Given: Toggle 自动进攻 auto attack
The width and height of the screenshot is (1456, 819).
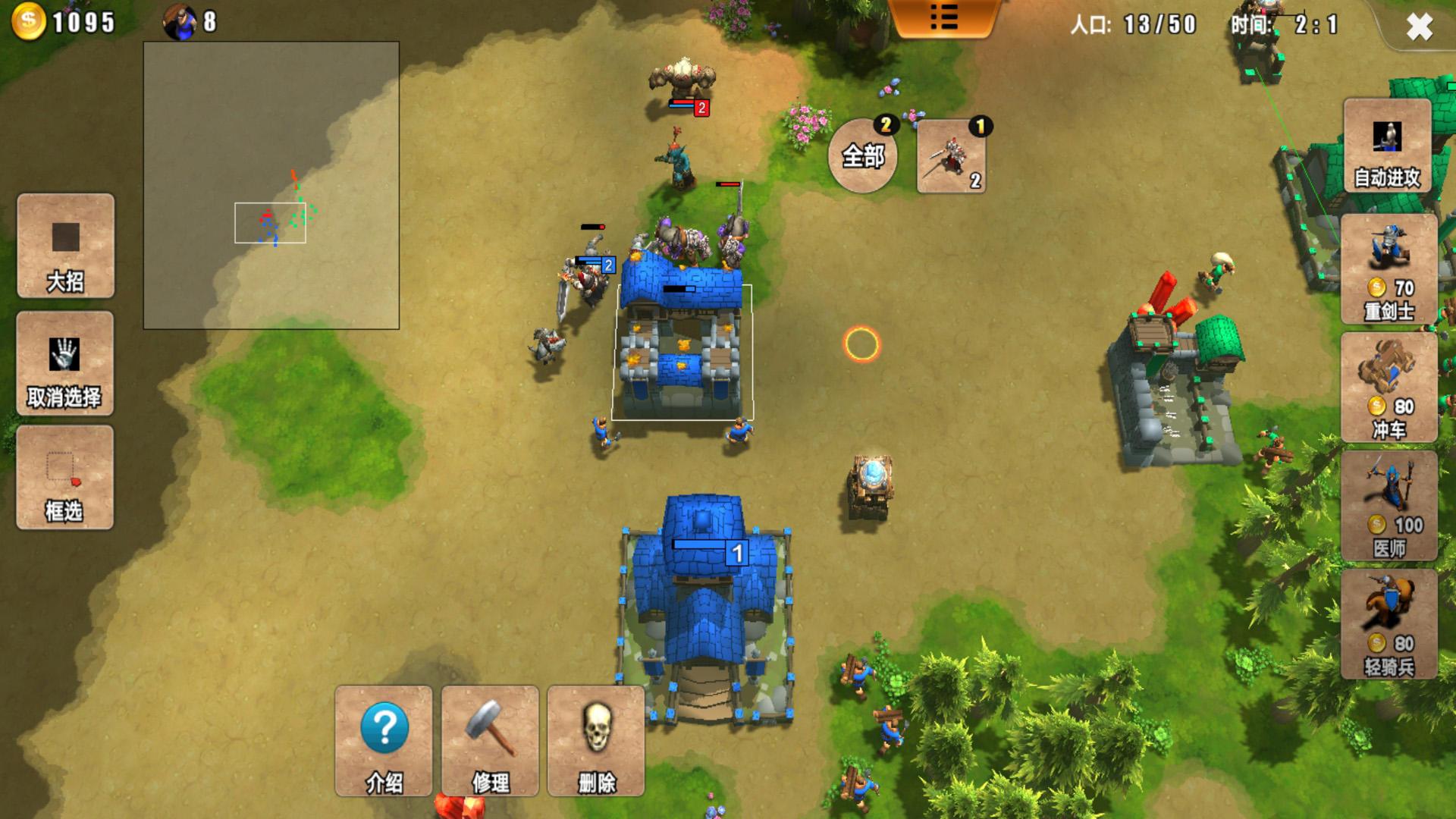Looking at the screenshot, I should (1387, 146).
